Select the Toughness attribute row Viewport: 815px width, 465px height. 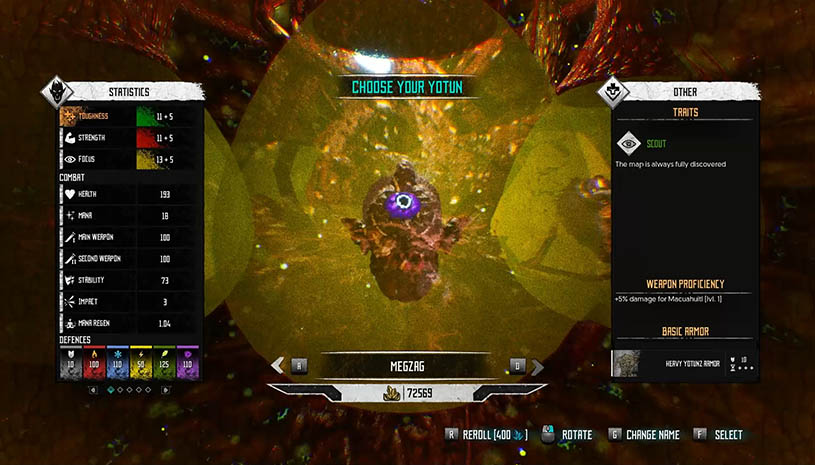[x=130, y=116]
